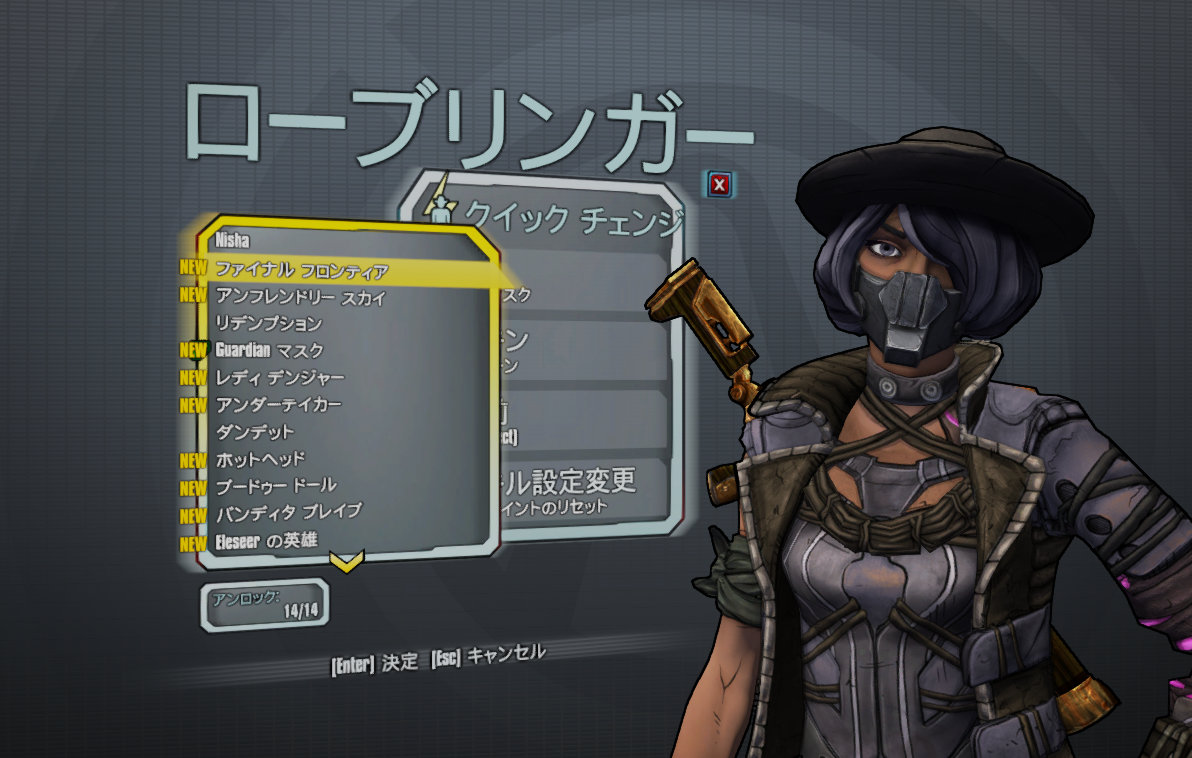Select the ブードゥー ドール entry
Image resolution: width=1192 pixels, height=758 pixels.
(276, 486)
